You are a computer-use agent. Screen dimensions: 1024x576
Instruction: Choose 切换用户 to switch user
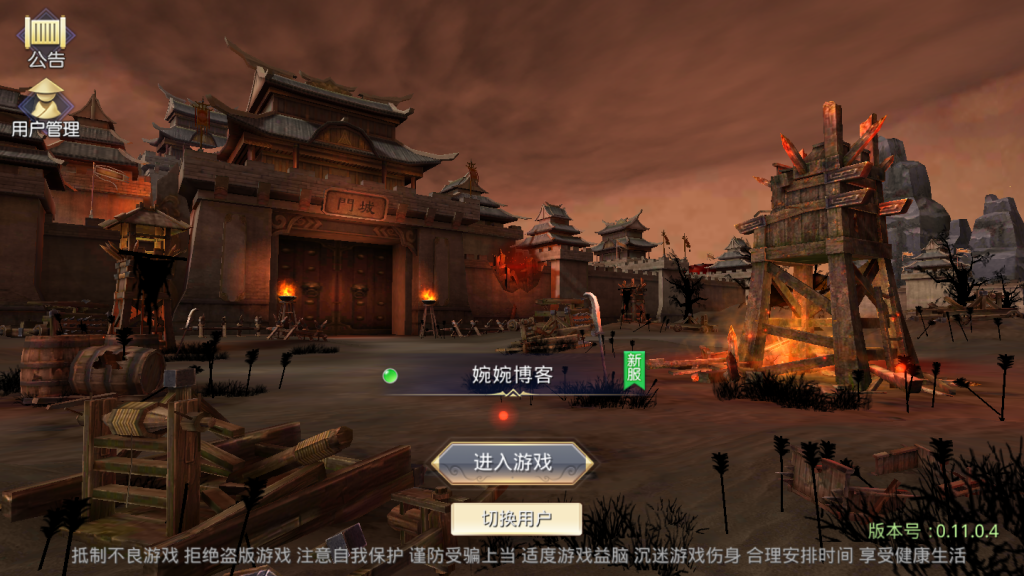(x=516, y=519)
